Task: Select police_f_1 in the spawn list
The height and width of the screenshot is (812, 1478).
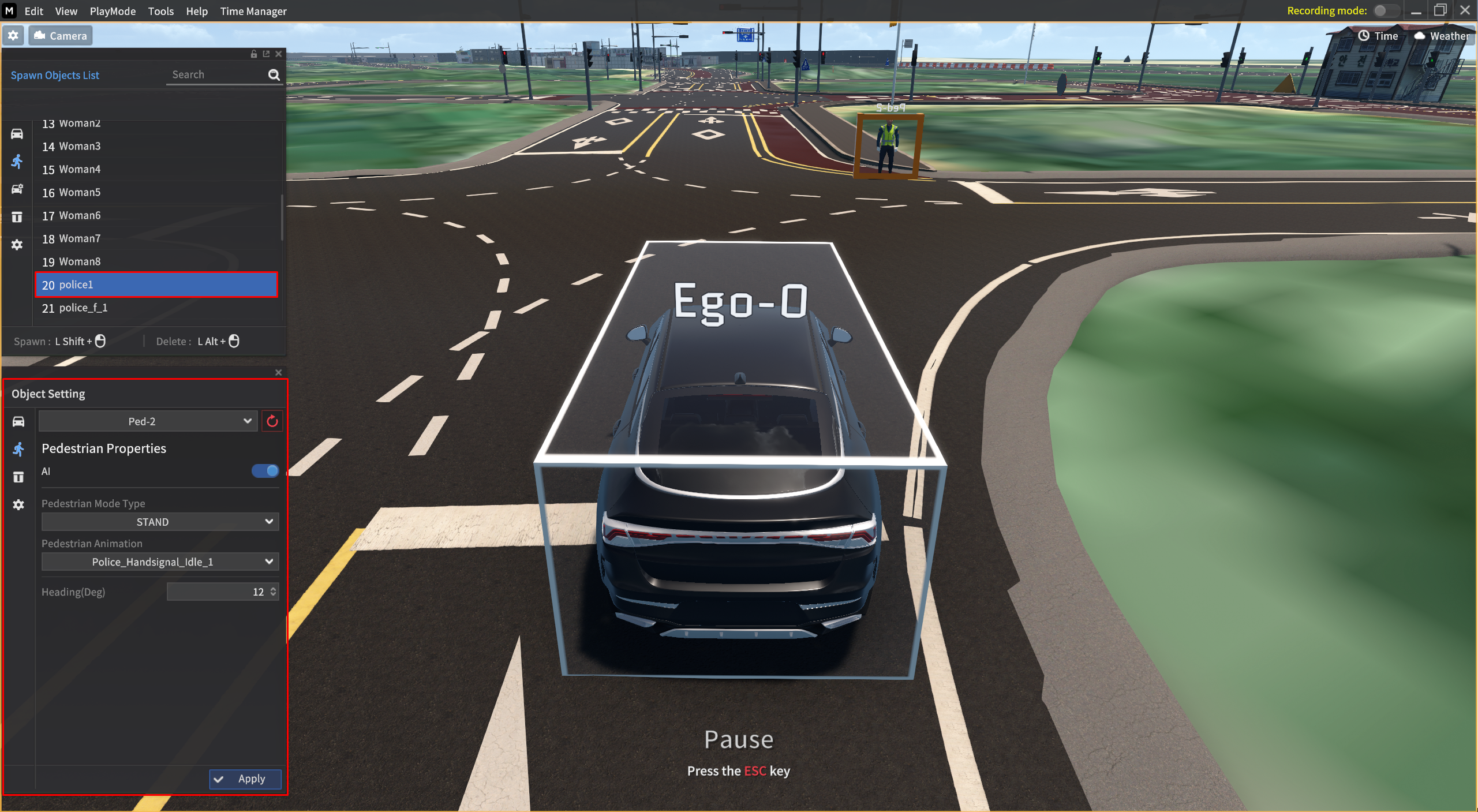Action: [83, 308]
